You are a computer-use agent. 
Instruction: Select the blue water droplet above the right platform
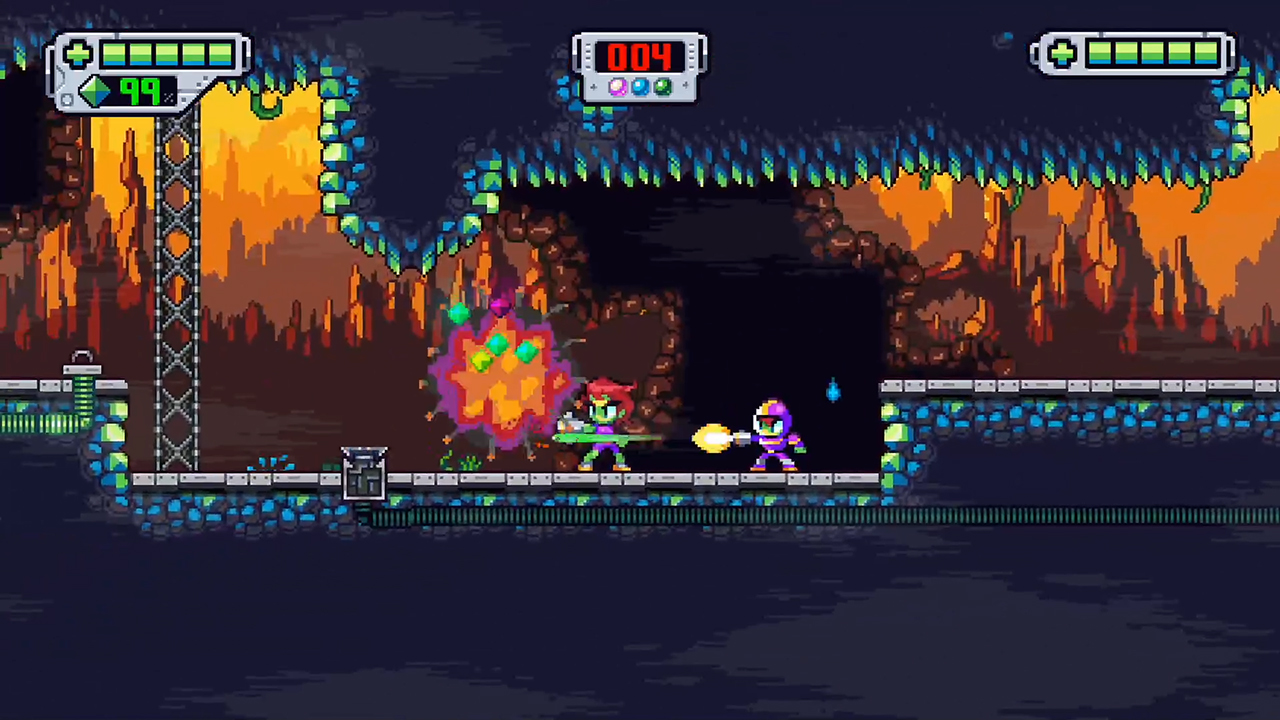[833, 392]
